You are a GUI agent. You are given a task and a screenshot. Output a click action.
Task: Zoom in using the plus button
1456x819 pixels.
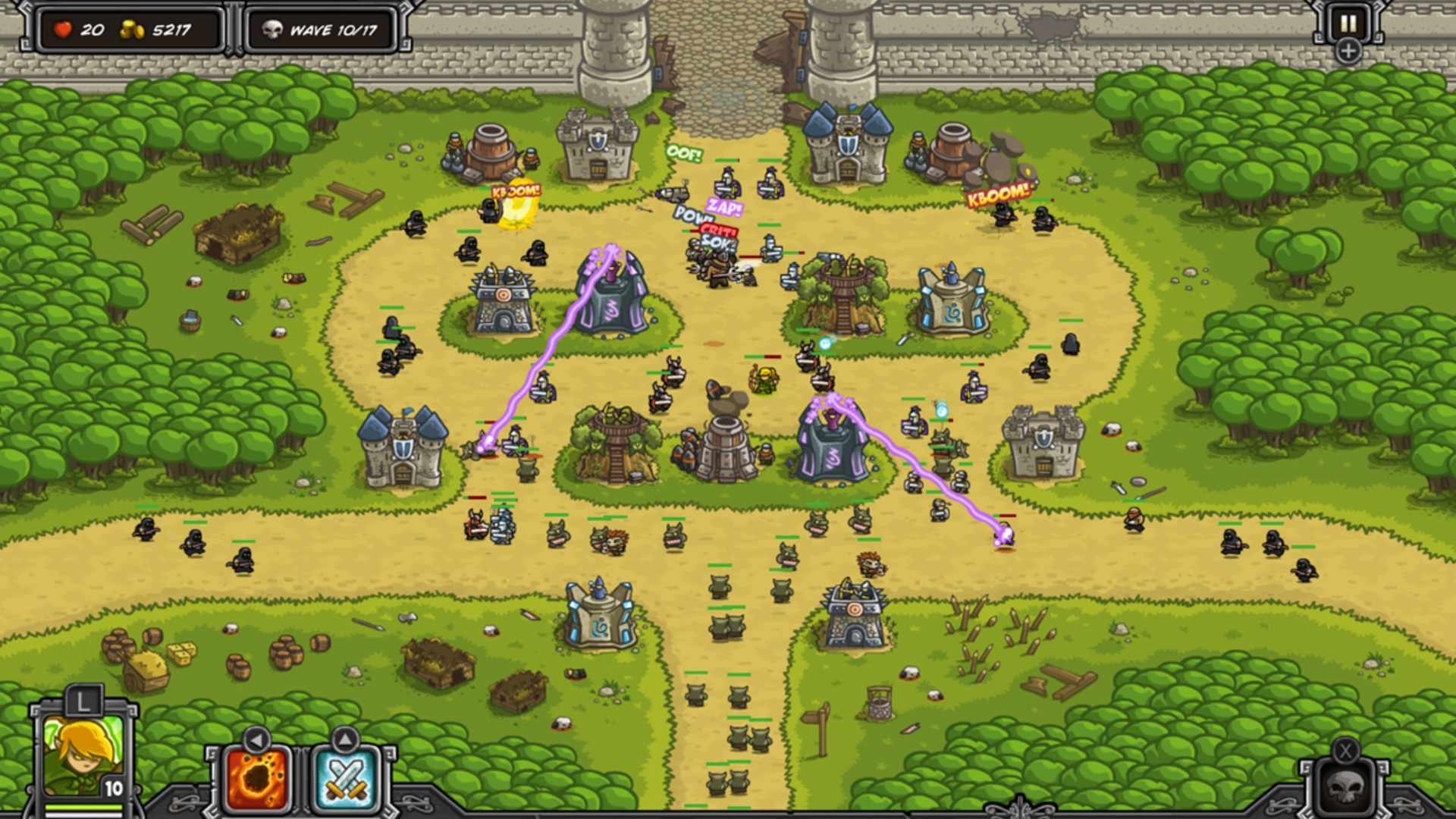click(1349, 52)
